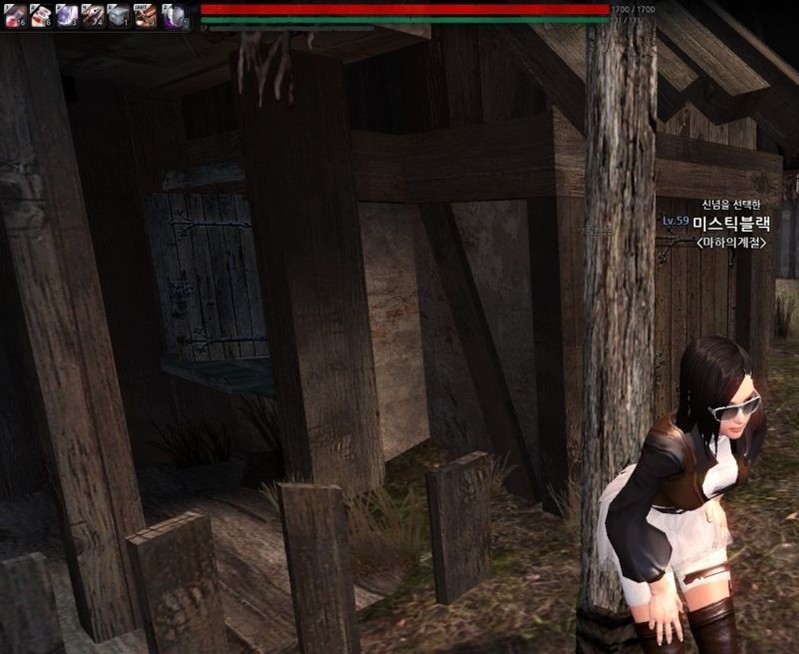Select the red and white bandage item
The height and width of the screenshot is (654, 799).
click(x=41, y=15)
